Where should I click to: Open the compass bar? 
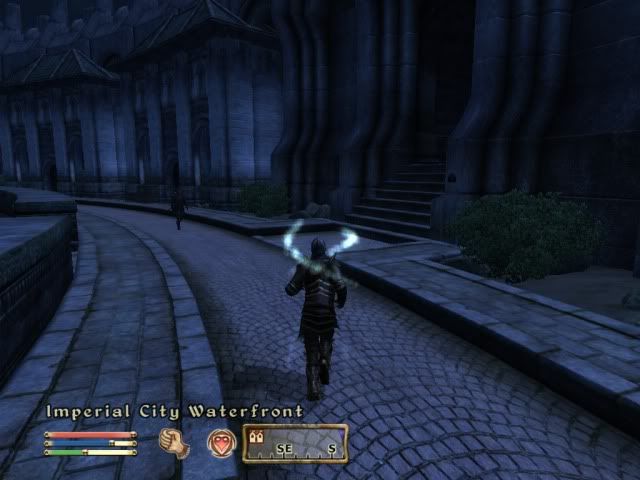pos(295,443)
